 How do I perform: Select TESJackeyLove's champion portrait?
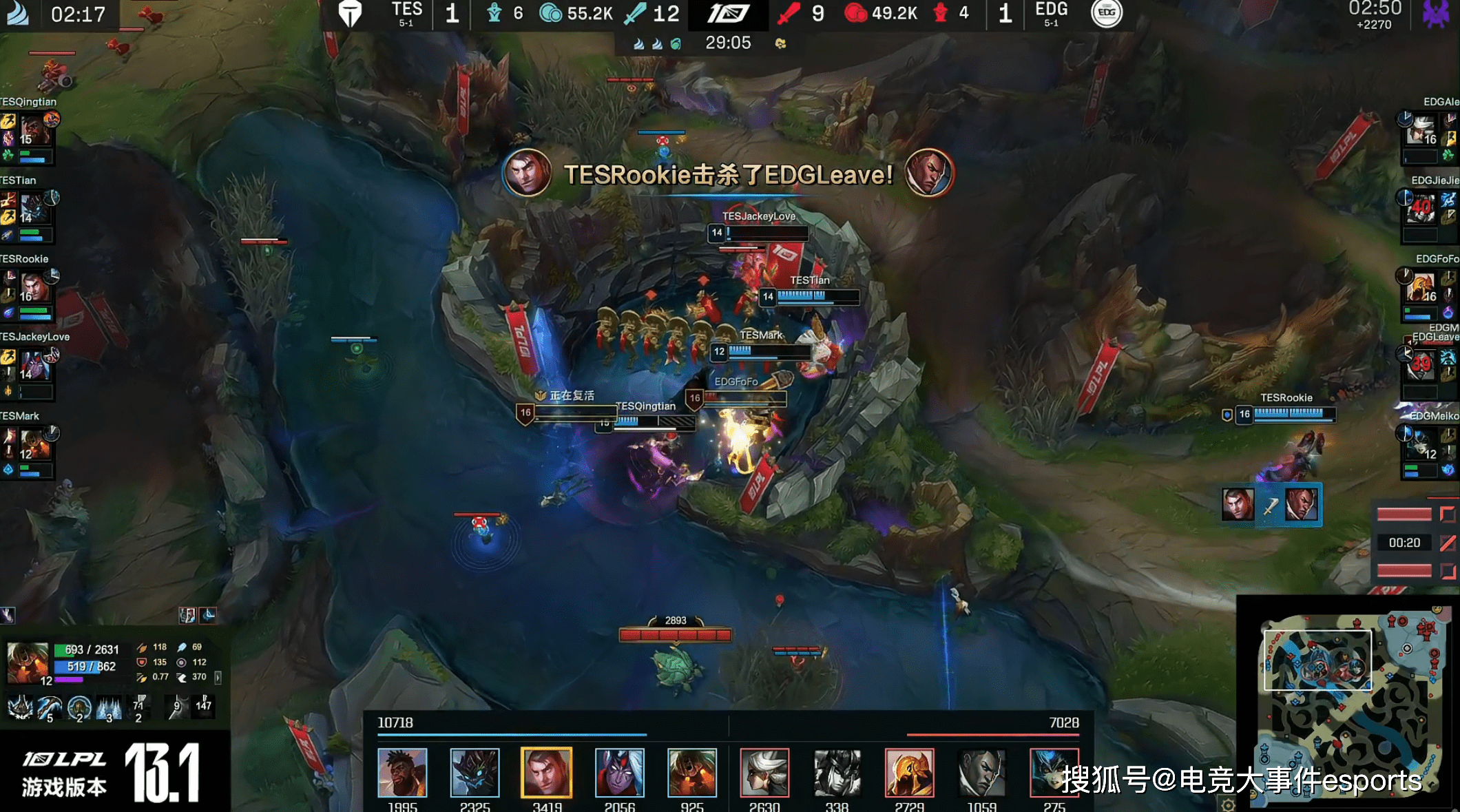tap(33, 365)
